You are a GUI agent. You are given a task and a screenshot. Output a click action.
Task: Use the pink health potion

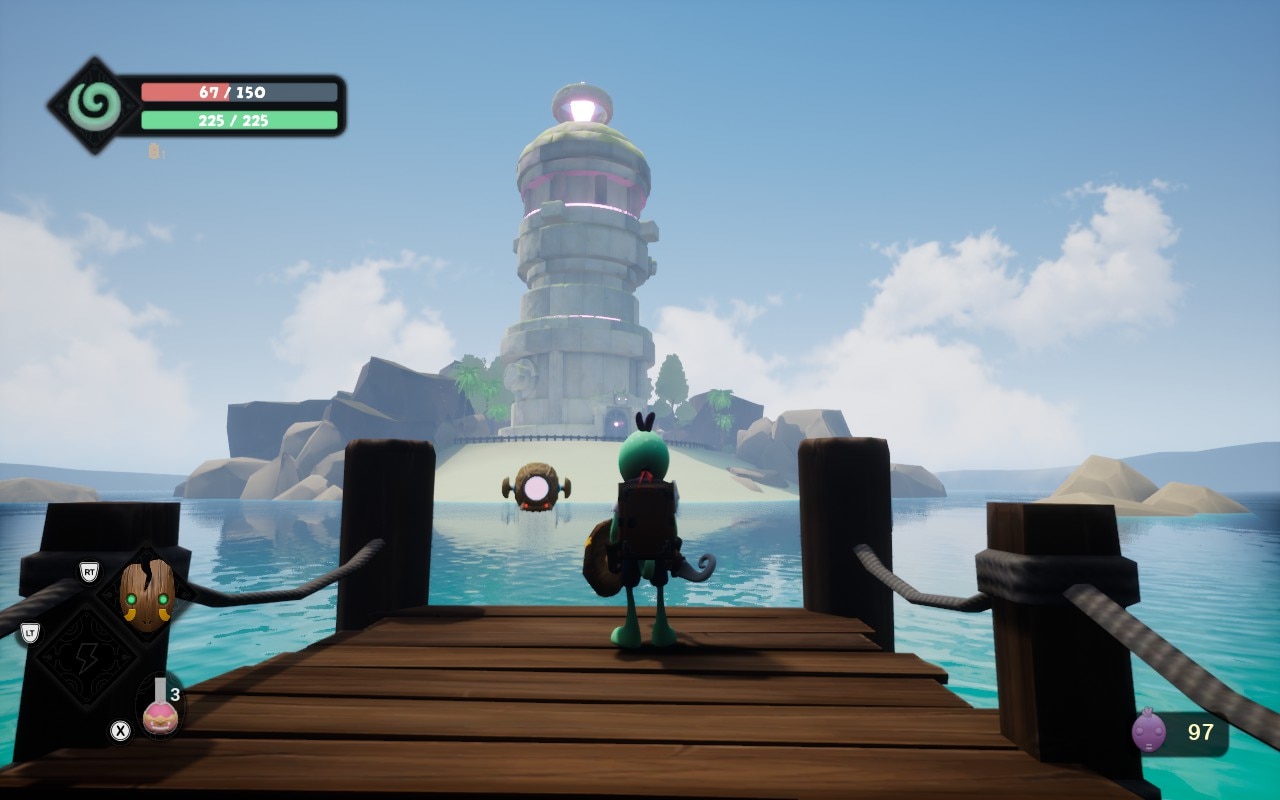click(x=160, y=710)
